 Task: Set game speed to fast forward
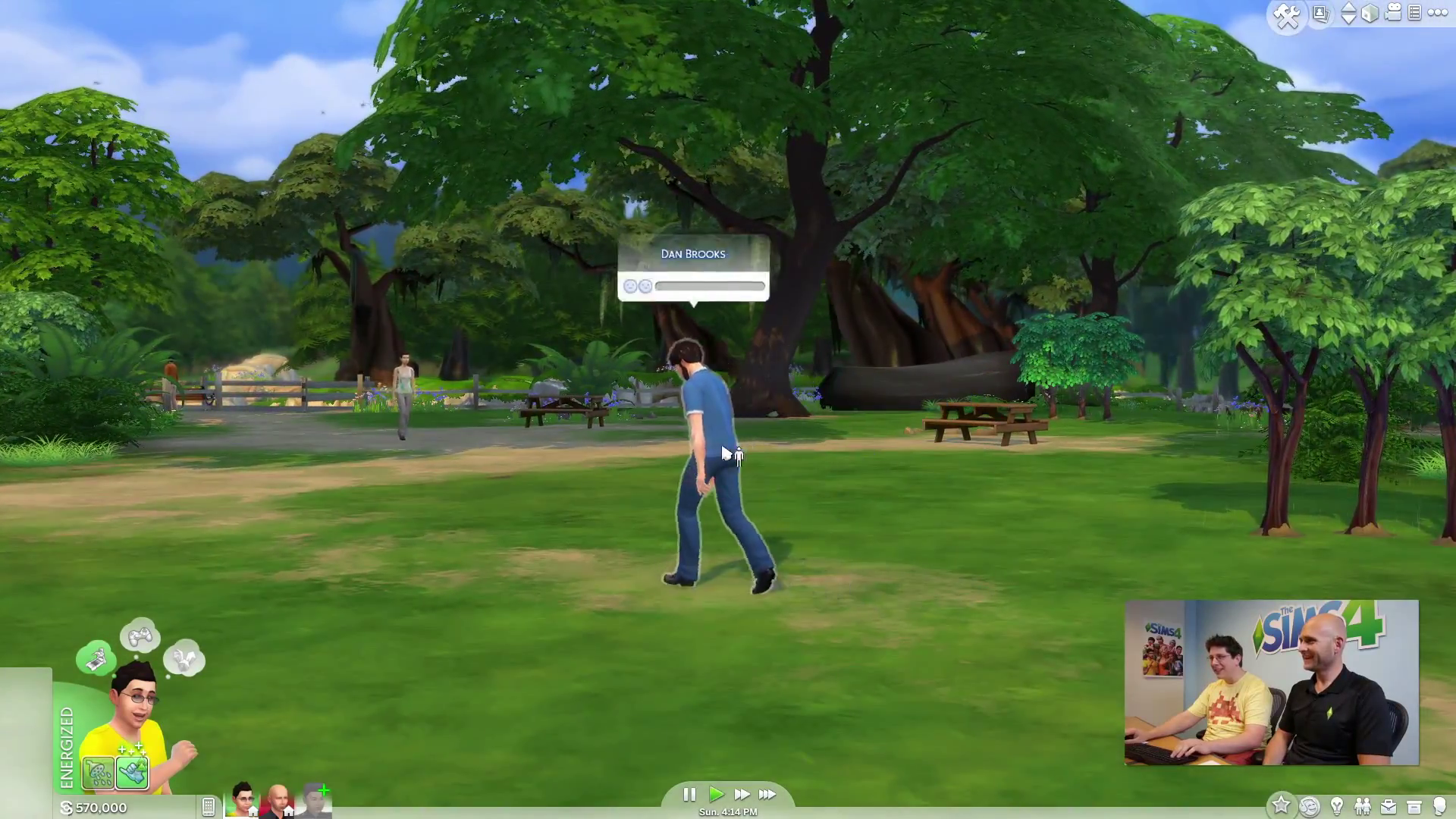coord(742,794)
